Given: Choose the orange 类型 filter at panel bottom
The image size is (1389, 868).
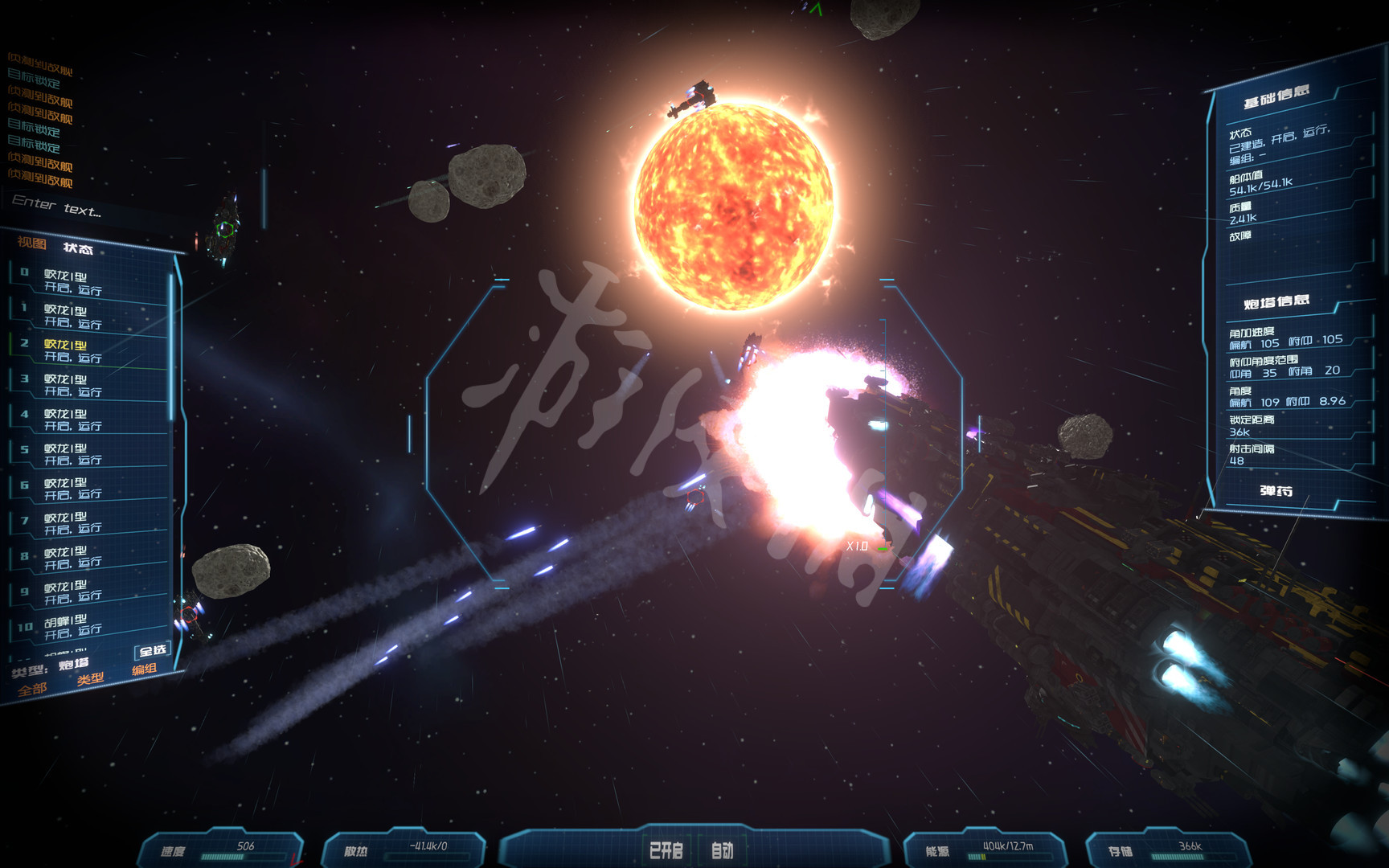Looking at the screenshot, I should click(x=91, y=679).
